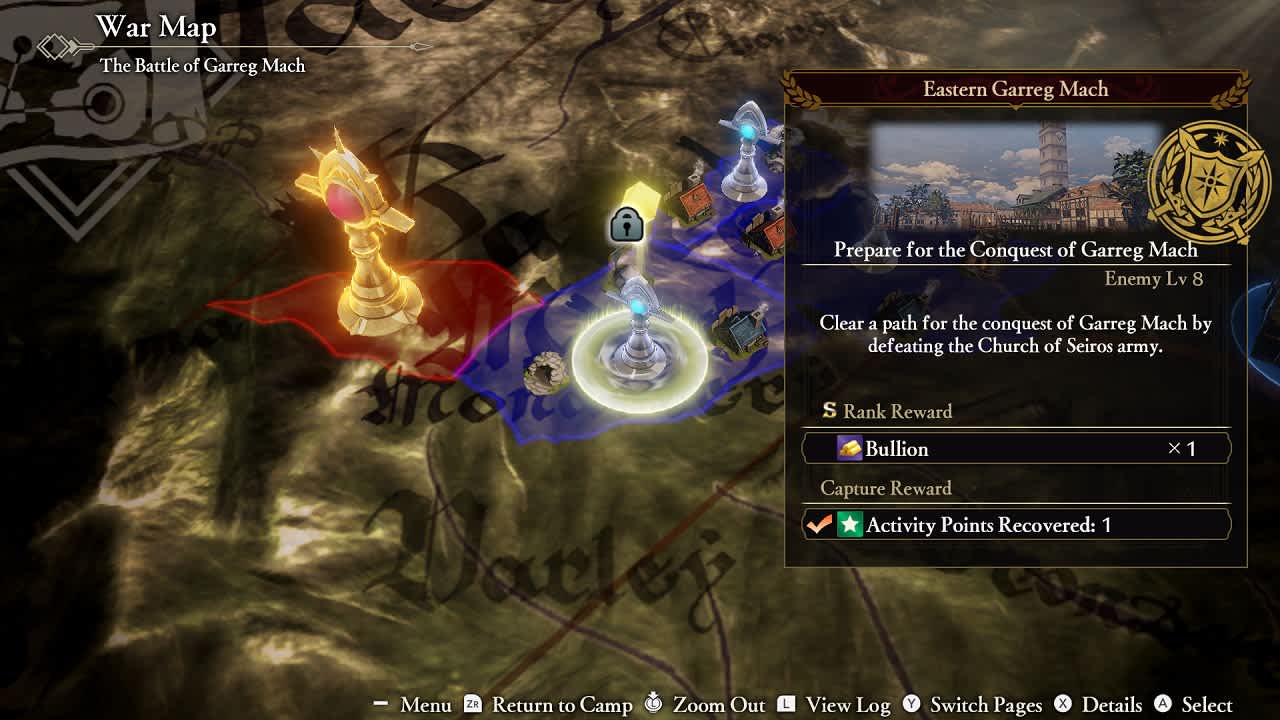Select the Eastern Garreg Mach panel header
Viewport: 1280px width, 720px height.
coord(1014,89)
